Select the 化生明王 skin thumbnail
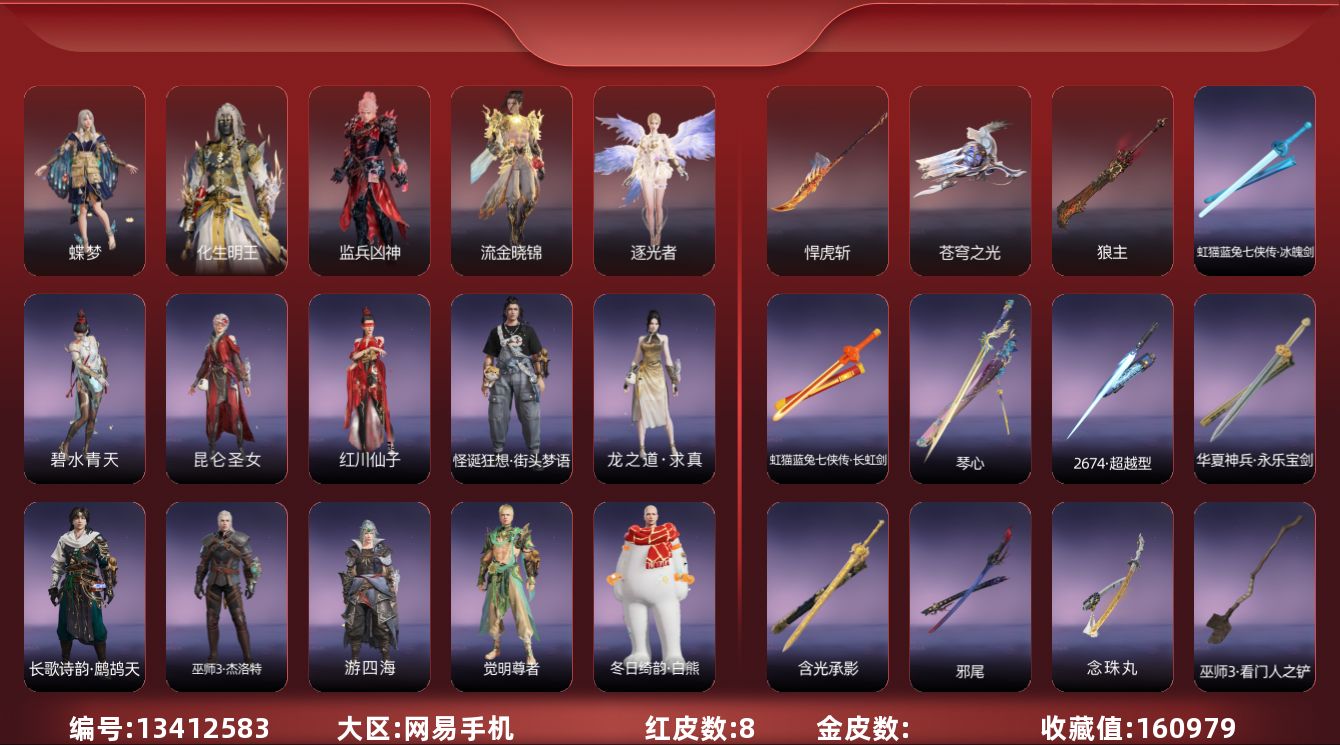This screenshot has height=745, width=1340. [226, 180]
